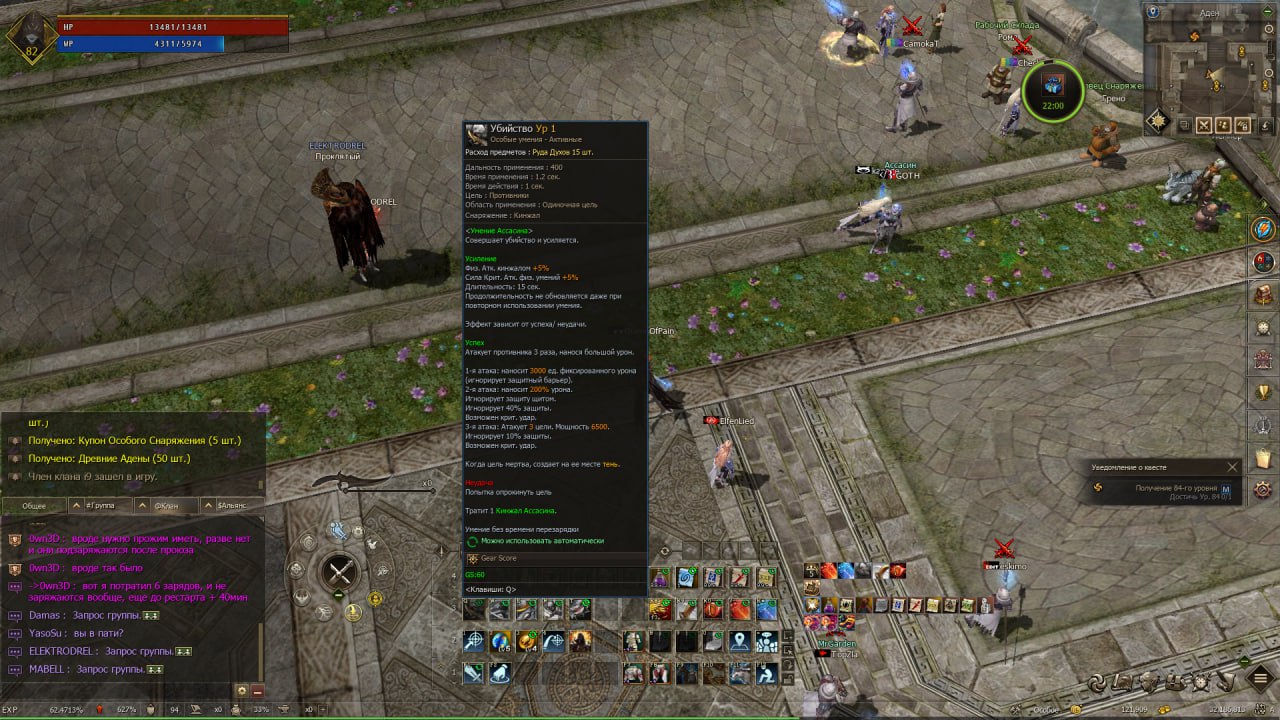
Task: Open chat settings gear button
Action: point(241,690)
